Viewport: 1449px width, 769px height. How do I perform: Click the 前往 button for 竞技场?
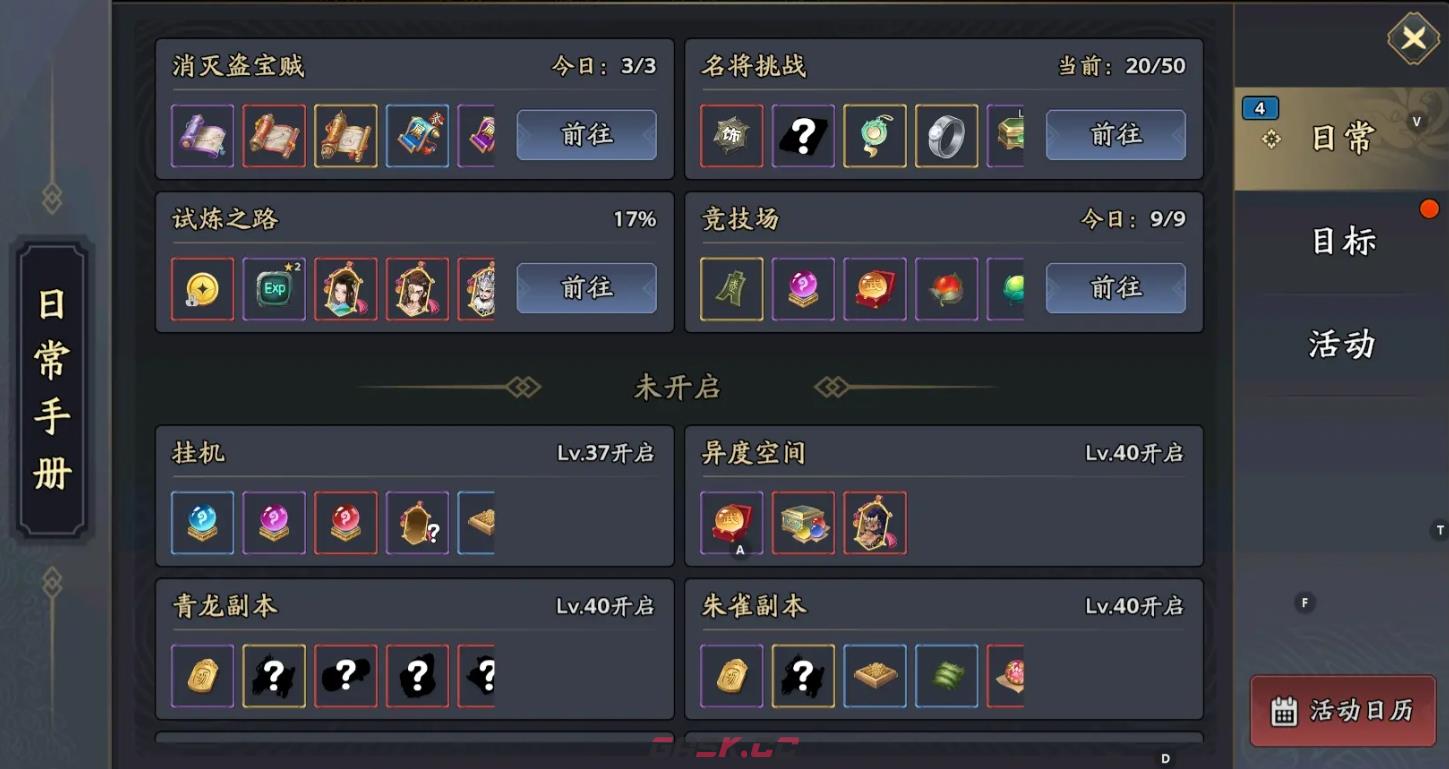click(x=1116, y=288)
